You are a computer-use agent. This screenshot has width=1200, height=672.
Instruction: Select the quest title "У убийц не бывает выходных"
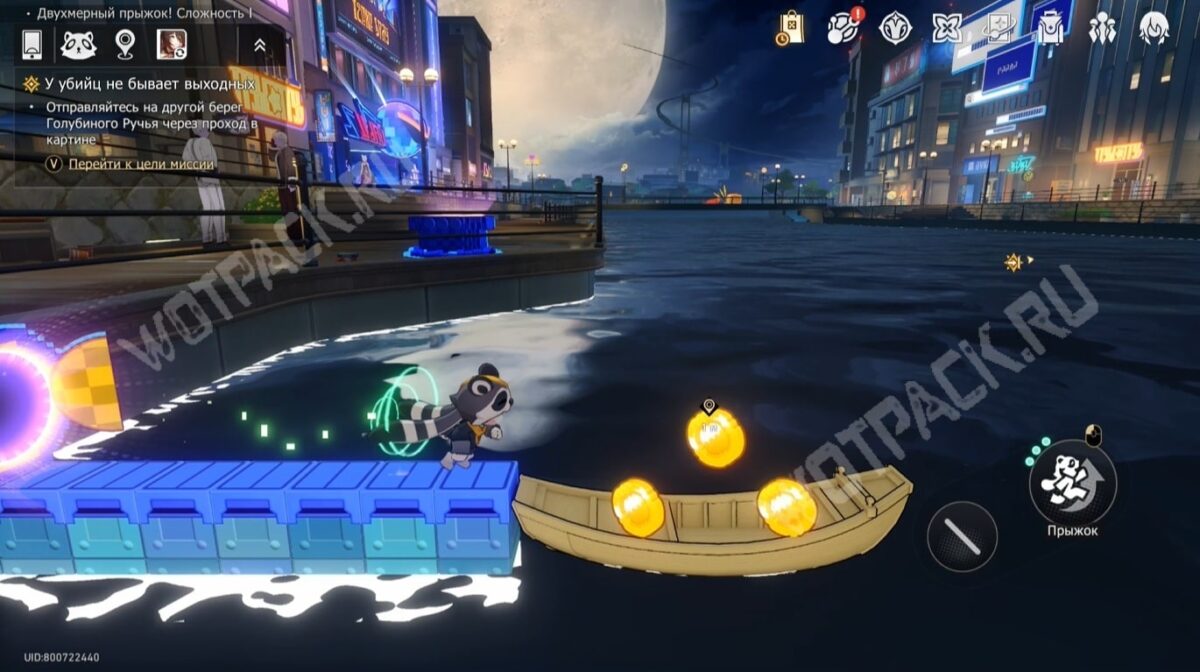pyautogui.click(x=150, y=84)
